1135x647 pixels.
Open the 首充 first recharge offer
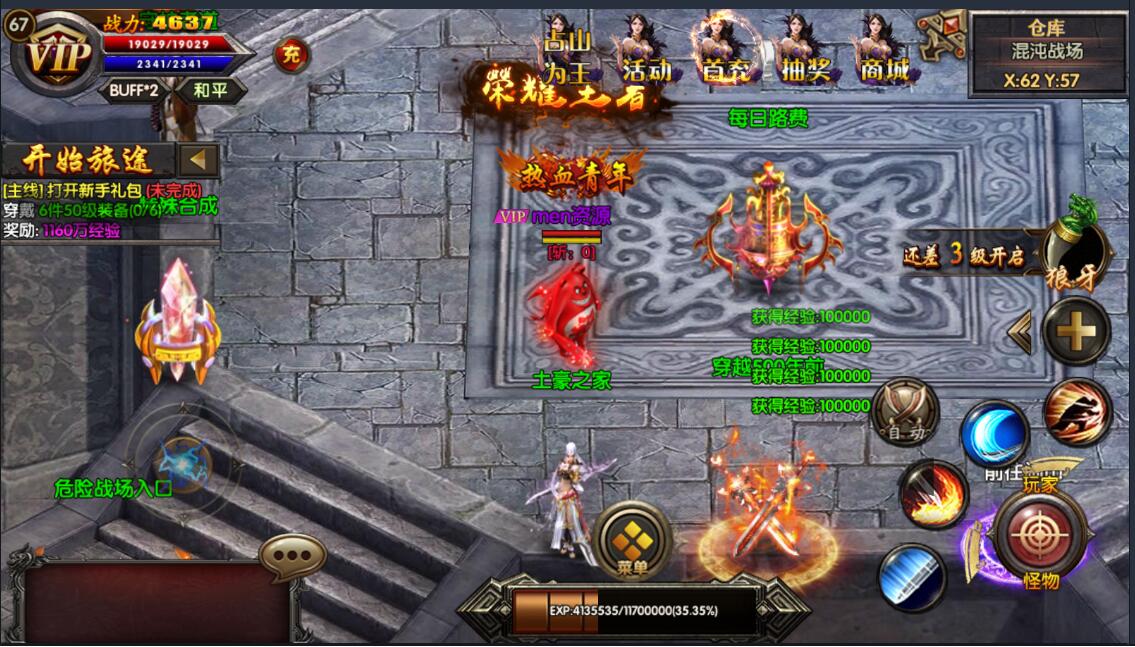pyautogui.click(x=725, y=50)
